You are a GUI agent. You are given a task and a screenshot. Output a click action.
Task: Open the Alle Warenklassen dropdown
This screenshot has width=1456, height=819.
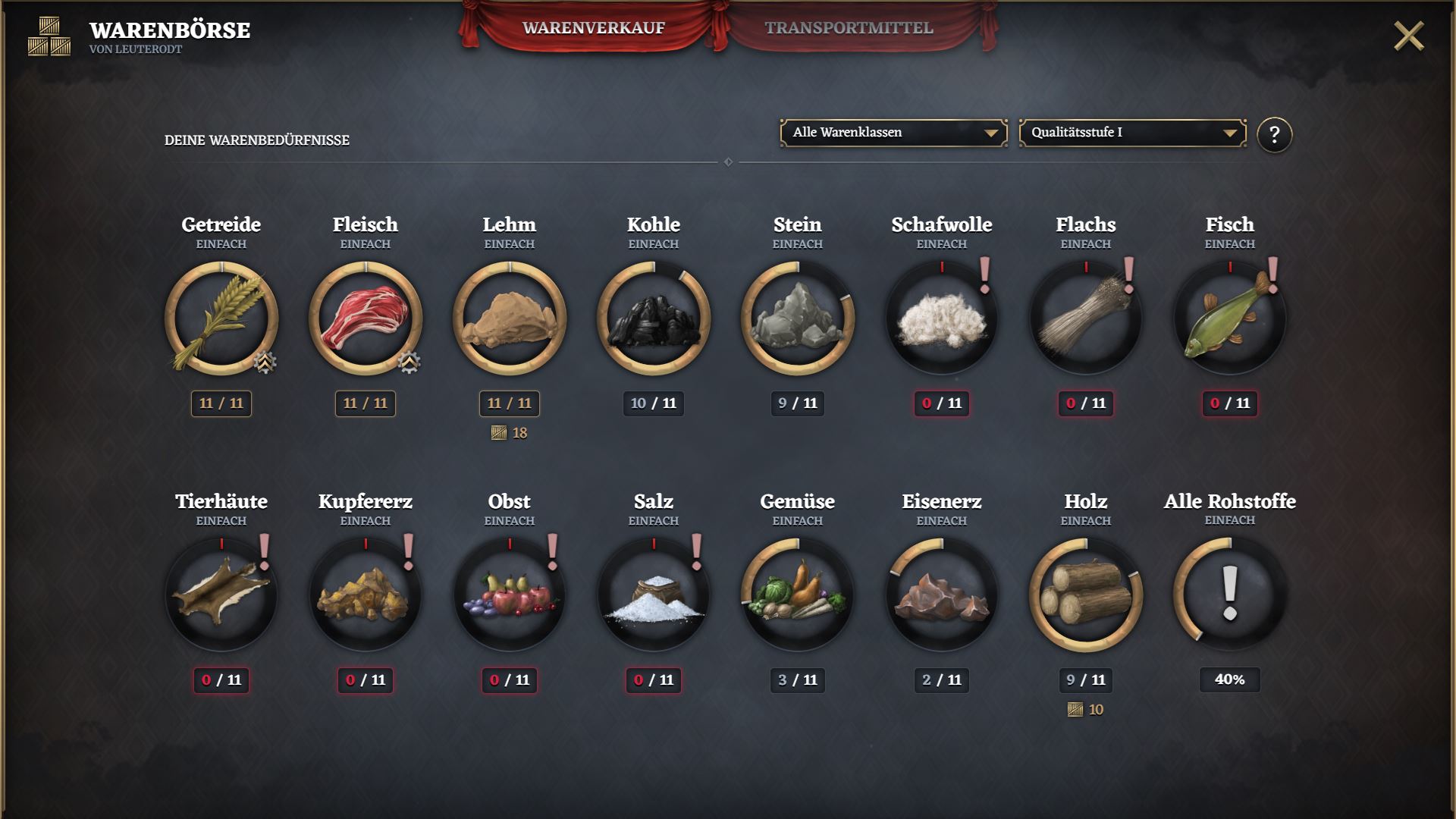[x=893, y=133]
